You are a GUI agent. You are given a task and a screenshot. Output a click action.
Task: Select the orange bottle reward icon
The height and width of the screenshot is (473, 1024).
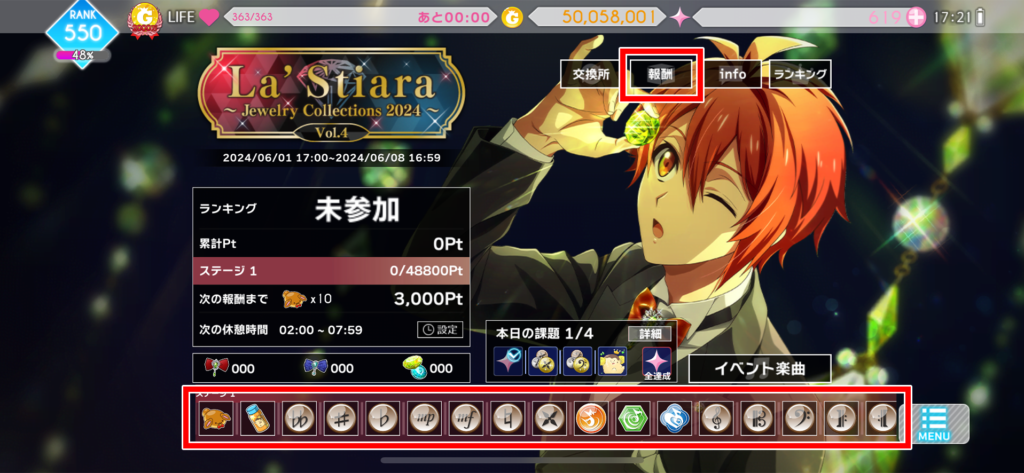(x=257, y=418)
